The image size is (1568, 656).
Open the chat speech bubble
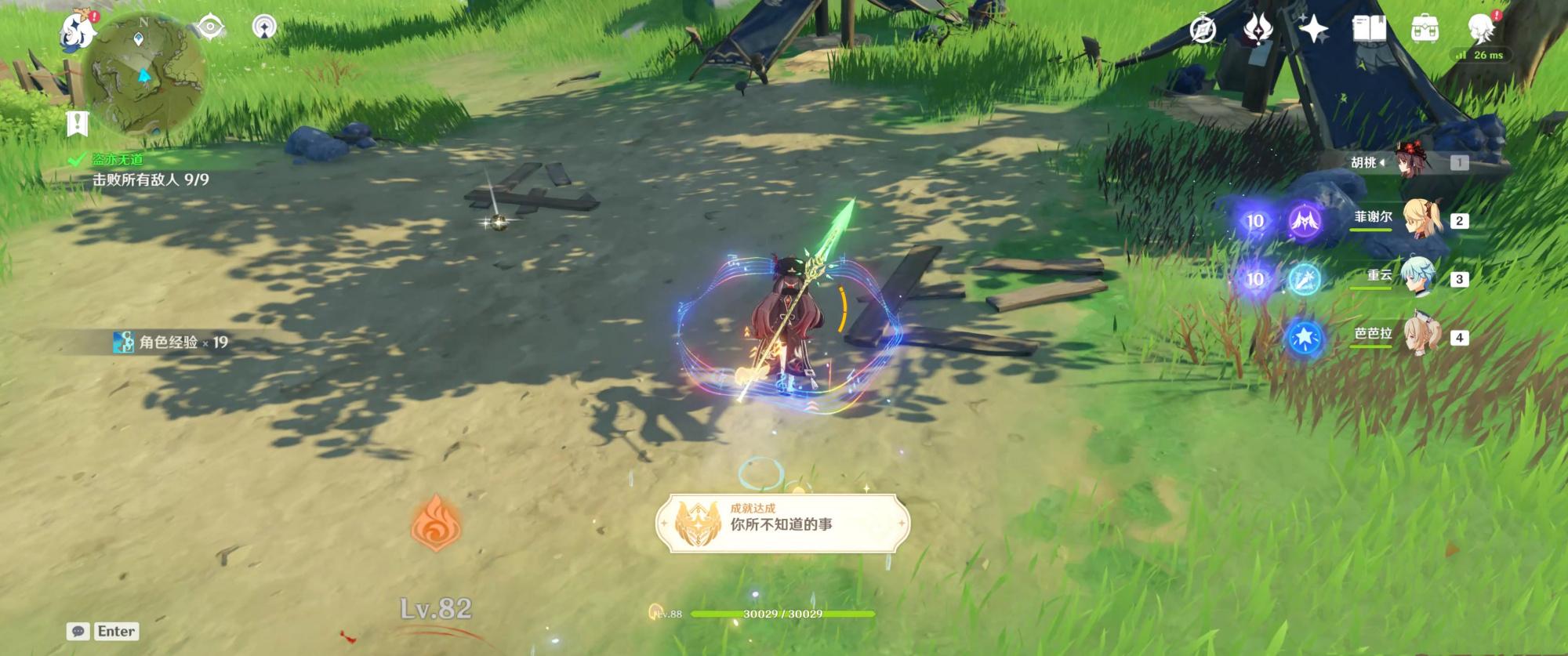[78, 632]
